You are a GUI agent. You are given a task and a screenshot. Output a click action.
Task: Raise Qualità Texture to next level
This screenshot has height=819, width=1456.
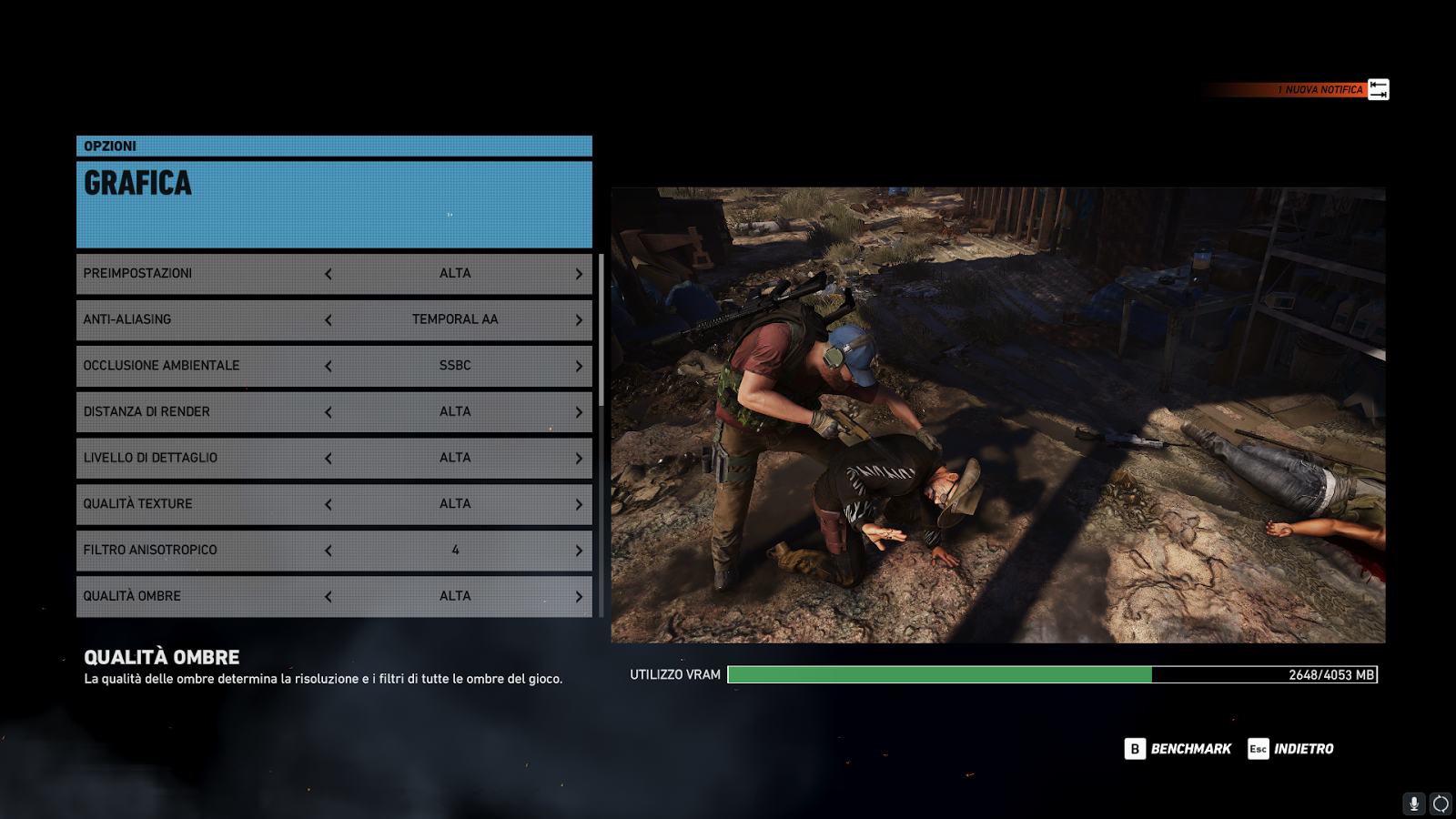[579, 504]
